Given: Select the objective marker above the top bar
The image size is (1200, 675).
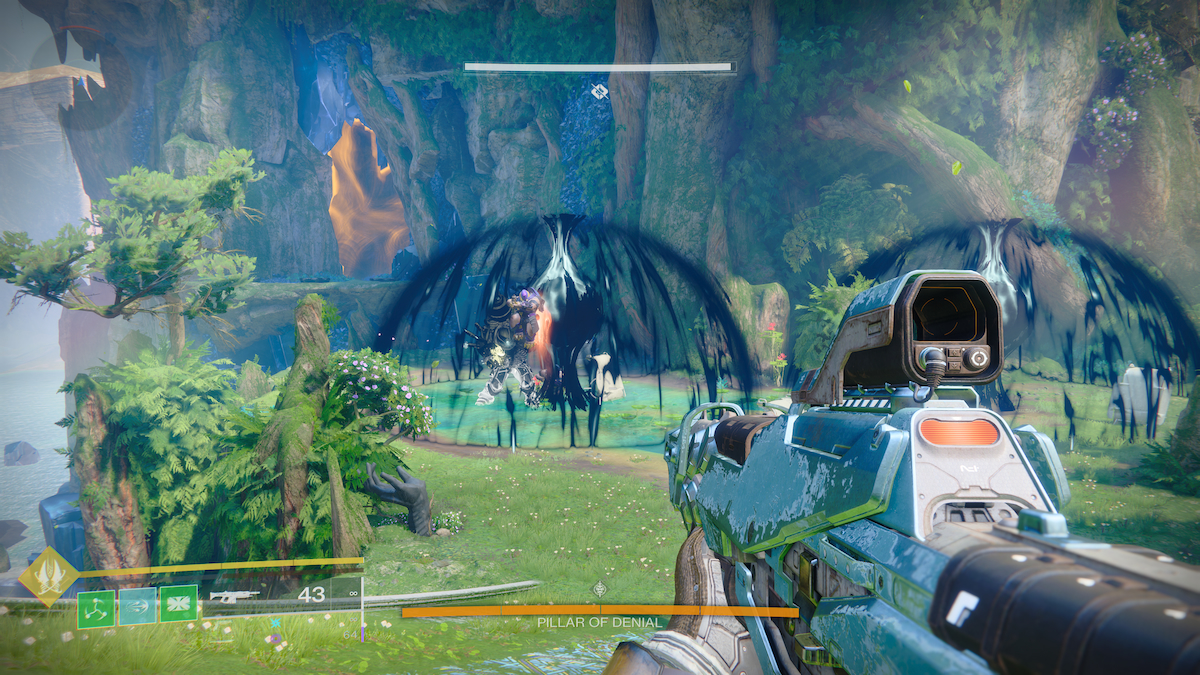Looking at the screenshot, I should click(599, 92).
